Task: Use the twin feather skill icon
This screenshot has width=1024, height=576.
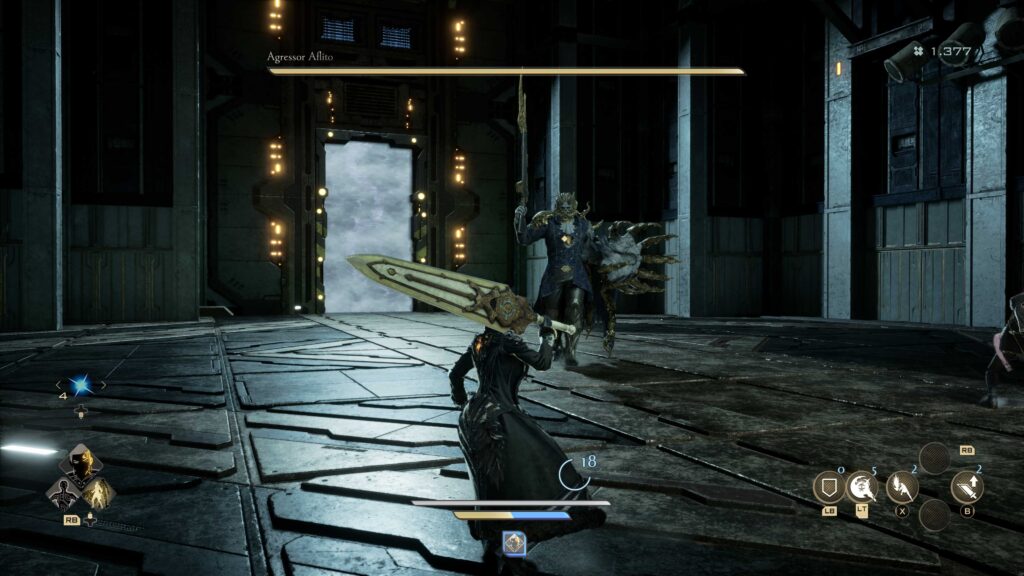Action: point(902,487)
